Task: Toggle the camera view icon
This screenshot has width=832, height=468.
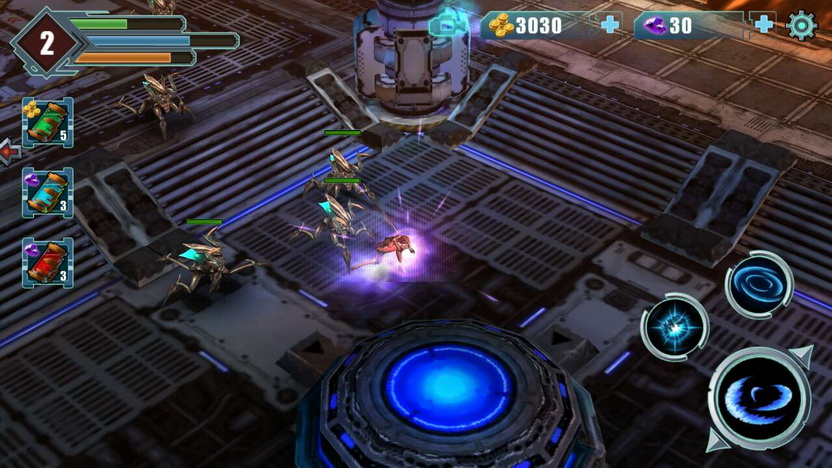Action: (x=447, y=24)
